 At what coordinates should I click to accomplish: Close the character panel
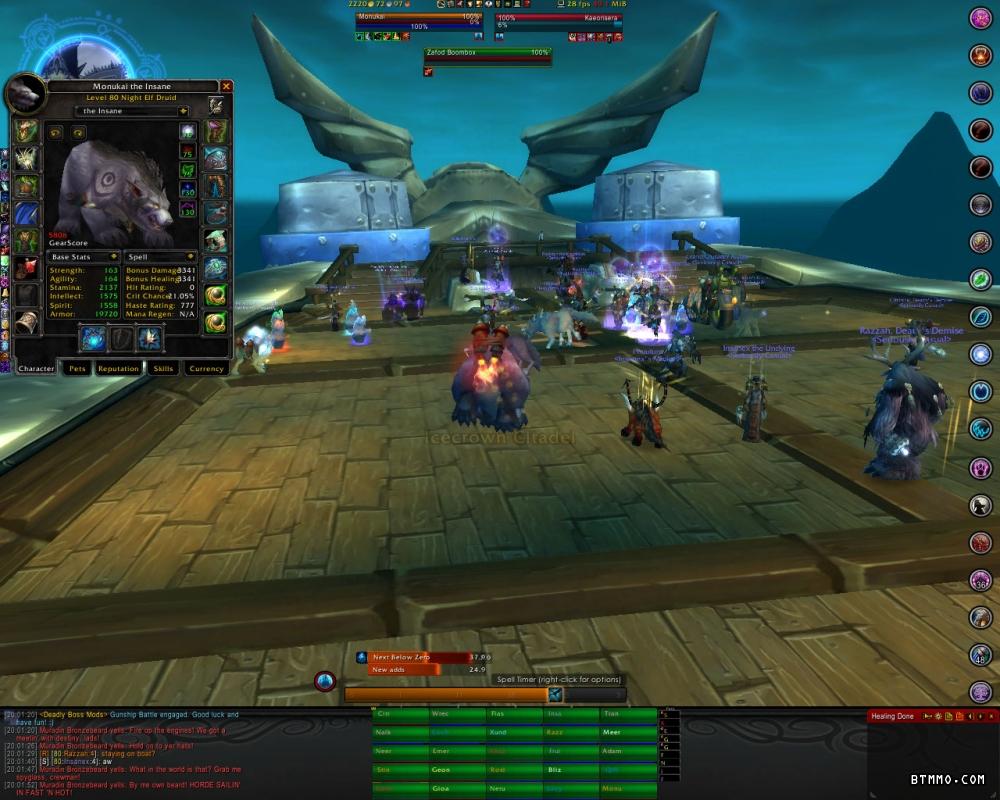226,87
